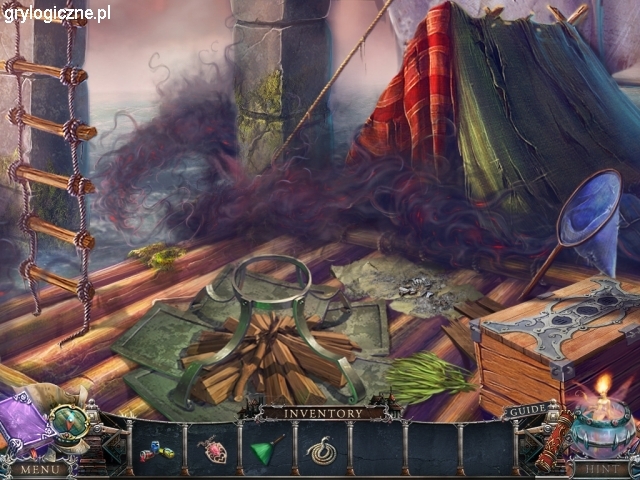Pick the red heart amulet from inventory
Image resolution: width=640 pixels, height=480 pixels.
(213, 451)
